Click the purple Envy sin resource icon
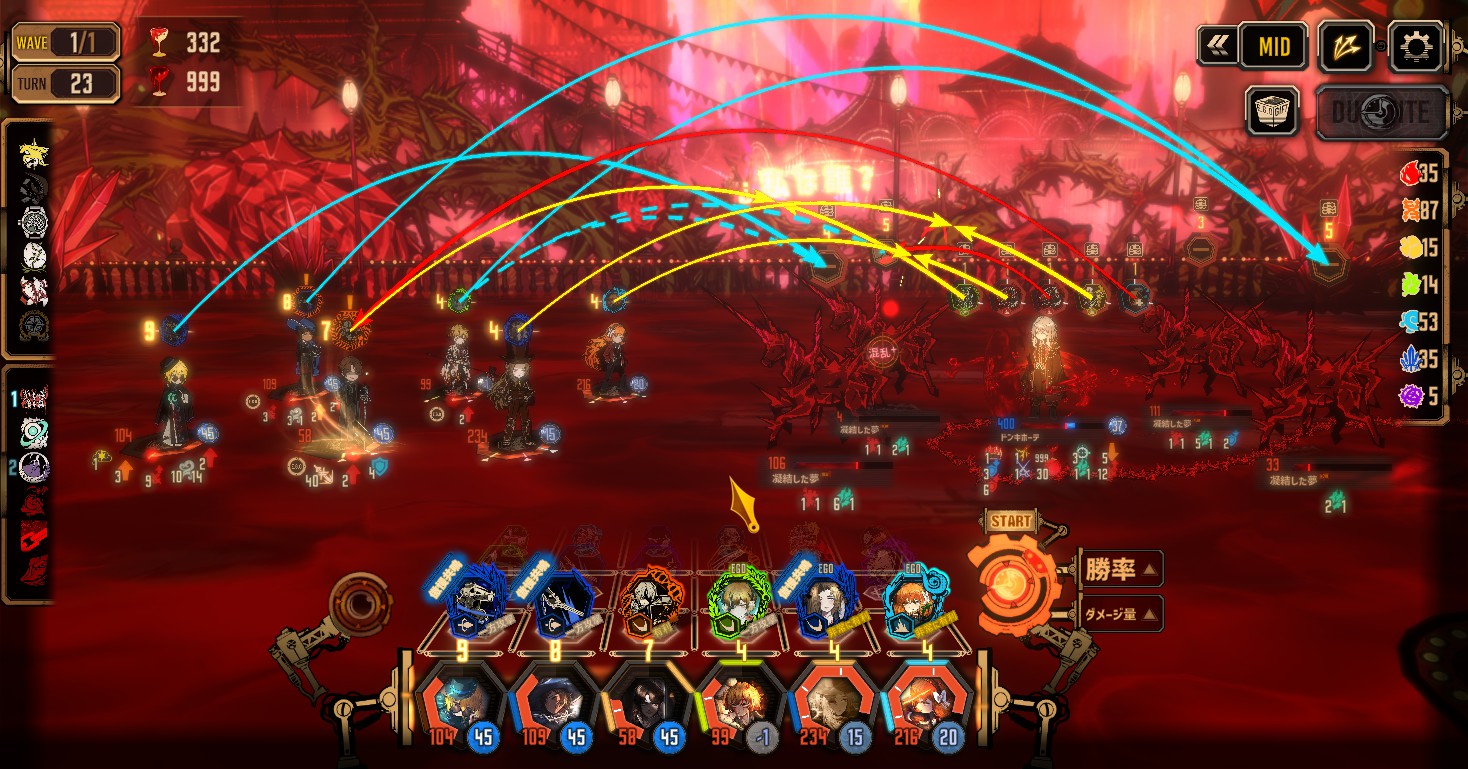The width and height of the screenshot is (1468, 769). [x=1411, y=397]
